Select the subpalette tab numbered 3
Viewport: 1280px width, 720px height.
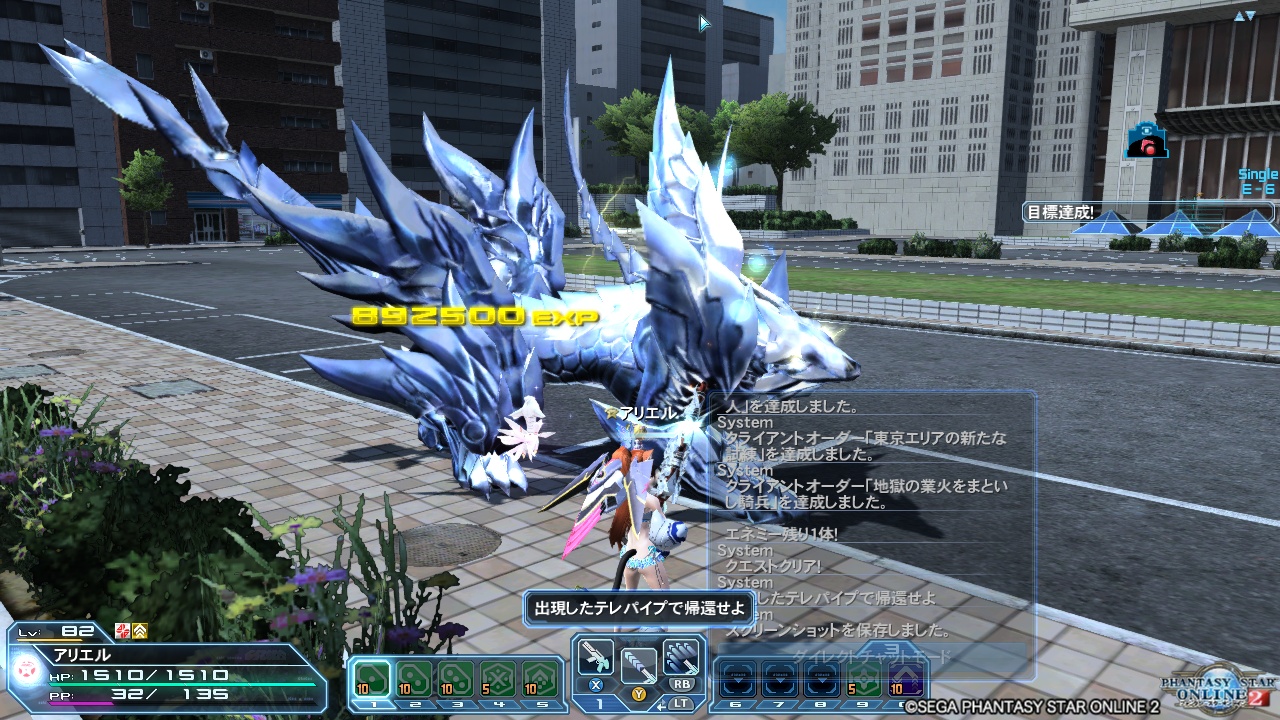click(x=457, y=704)
